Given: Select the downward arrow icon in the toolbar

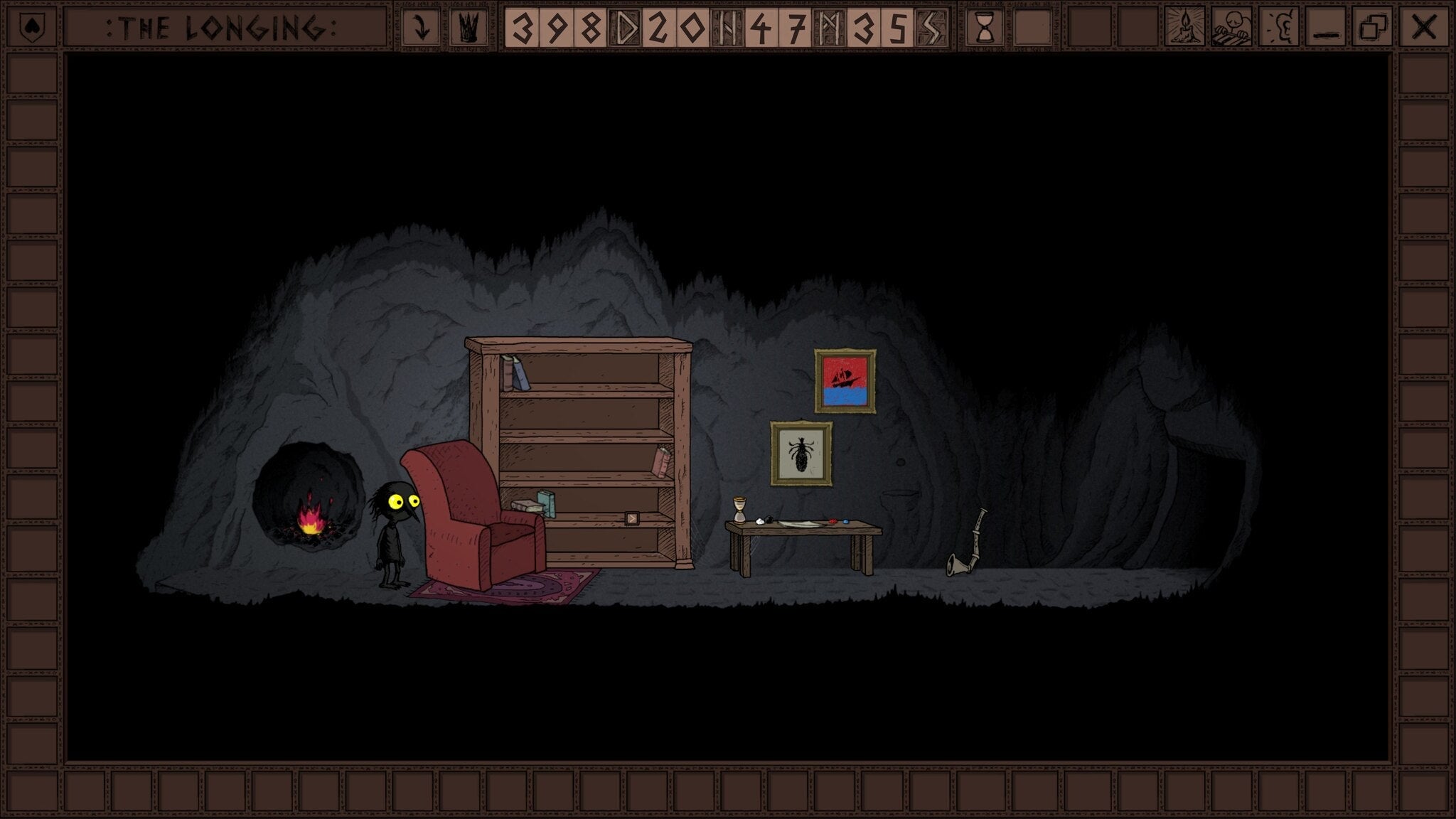Looking at the screenshot, I should click(x=423, y=27).
